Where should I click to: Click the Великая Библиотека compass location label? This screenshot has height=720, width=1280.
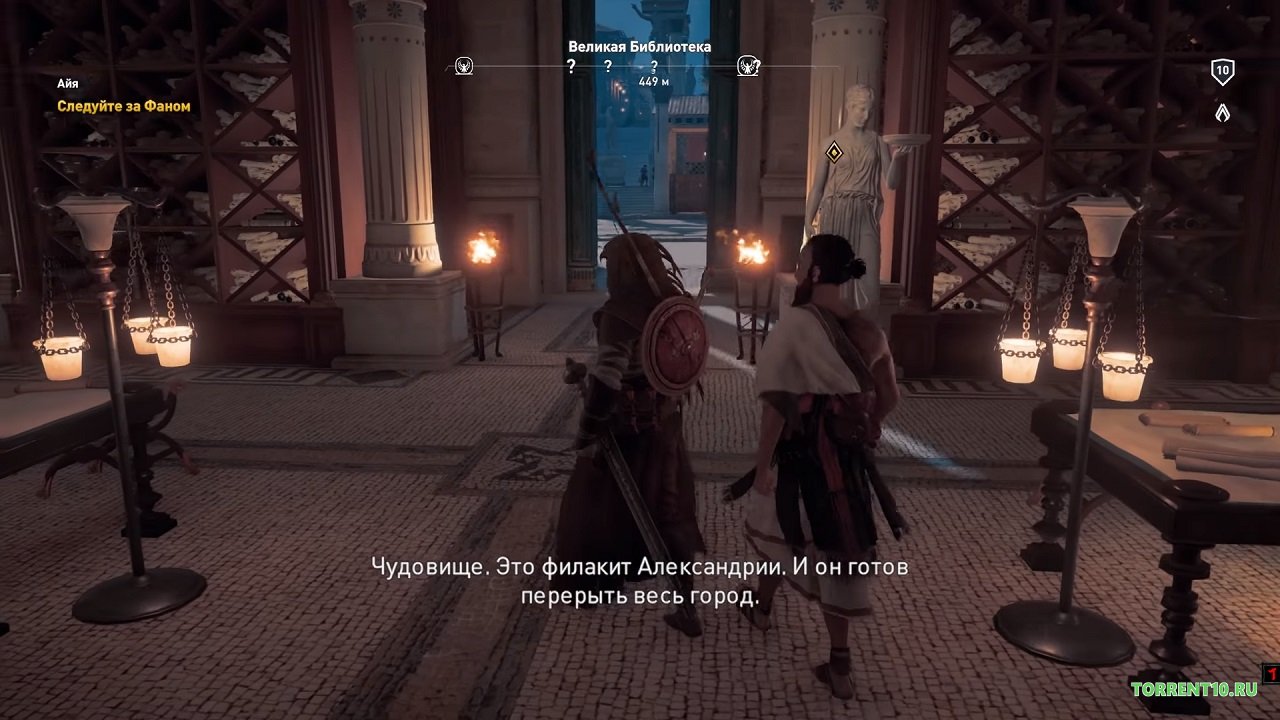639,46
